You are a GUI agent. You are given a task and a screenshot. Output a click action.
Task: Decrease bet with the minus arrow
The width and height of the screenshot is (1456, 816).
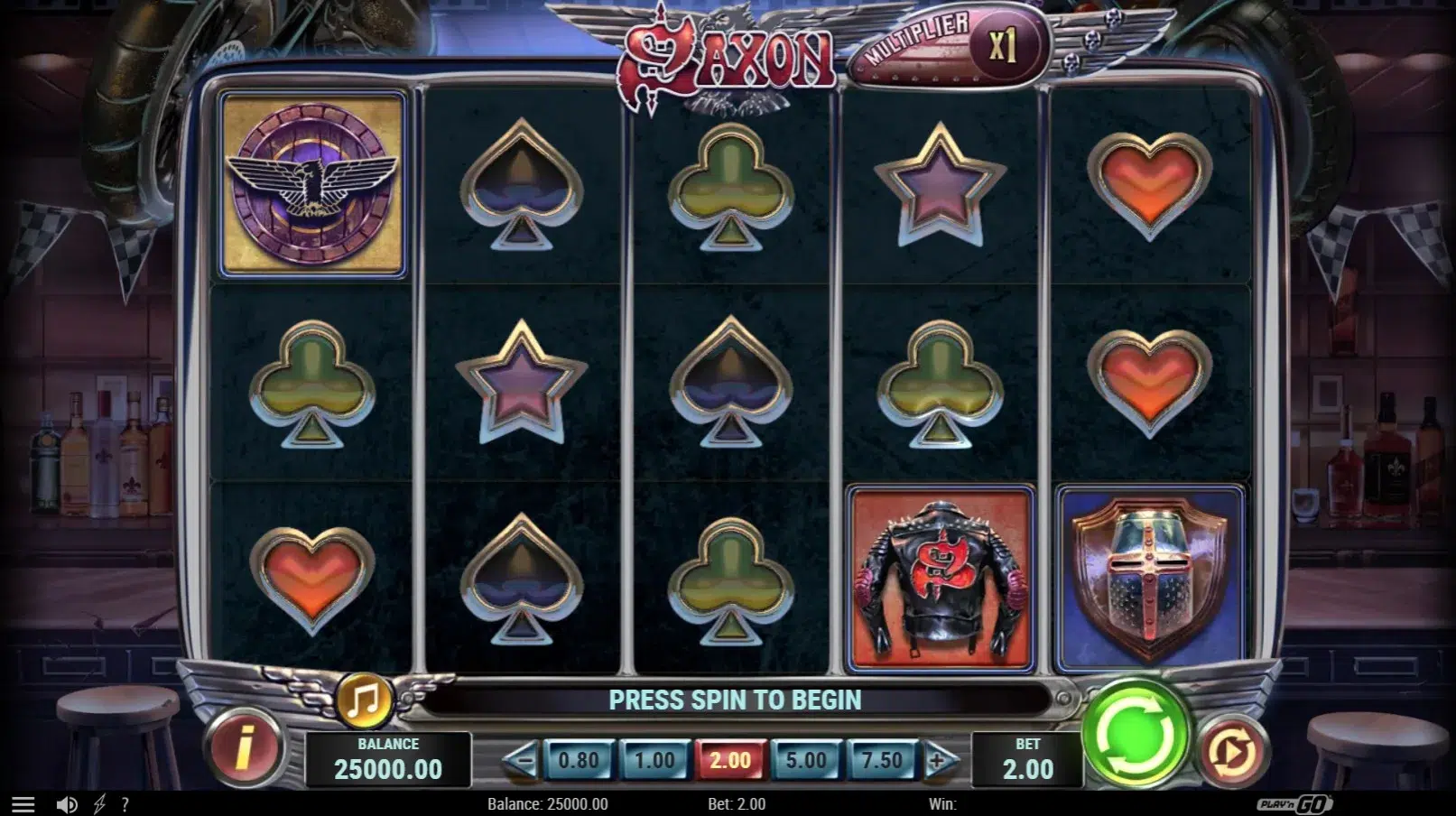pos(521,761)
